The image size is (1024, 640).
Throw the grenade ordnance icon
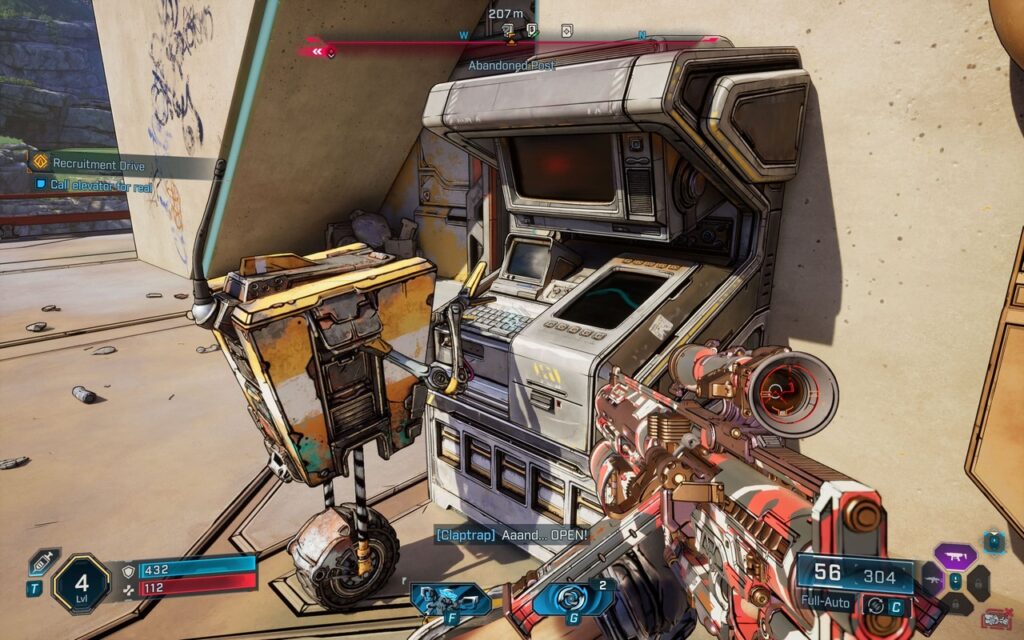point(573,599)
